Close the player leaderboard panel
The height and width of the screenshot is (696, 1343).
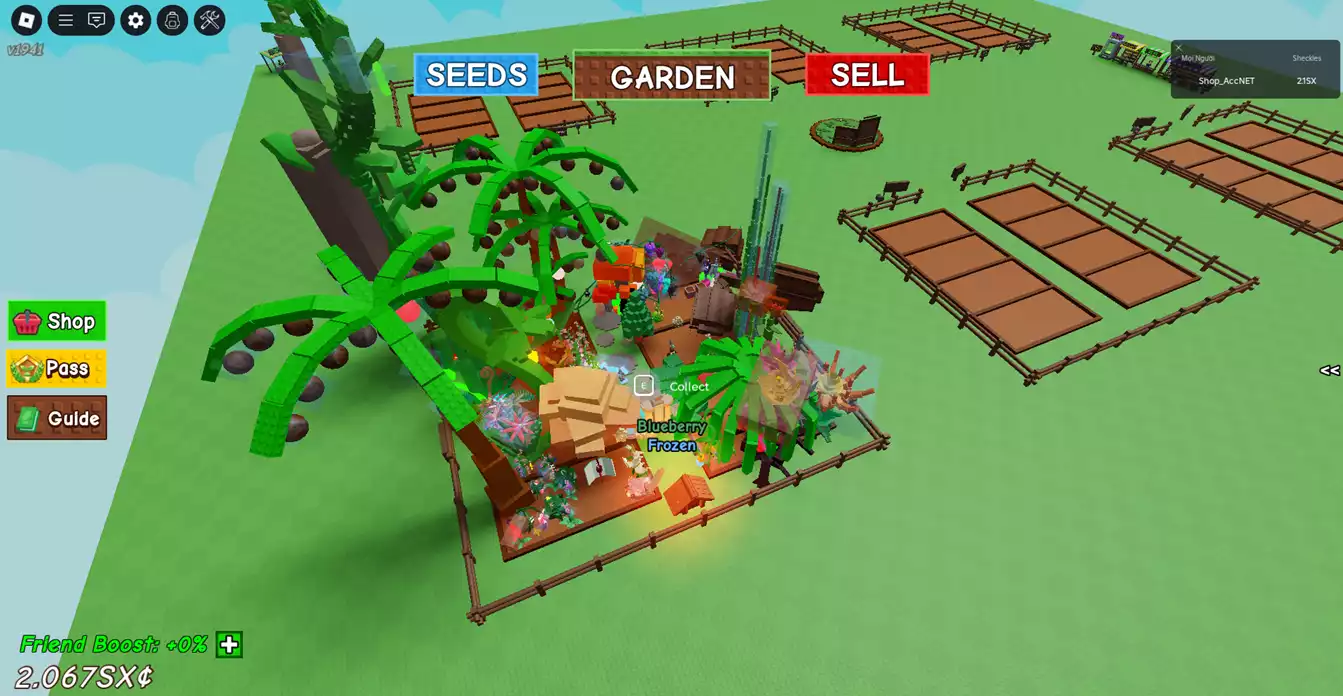pos(1178,47)
